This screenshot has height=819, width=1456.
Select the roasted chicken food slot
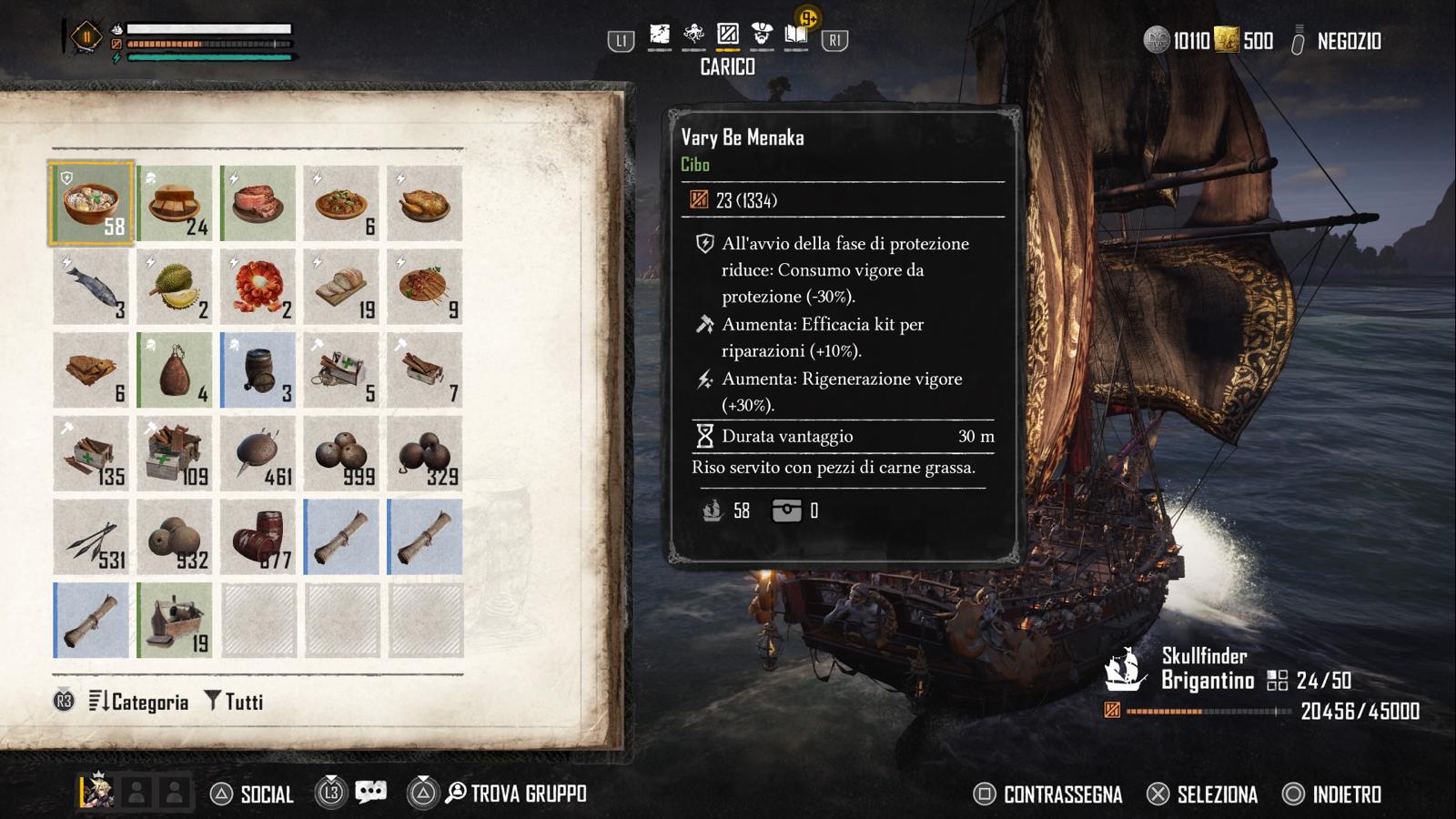click(x=425, y=204)
